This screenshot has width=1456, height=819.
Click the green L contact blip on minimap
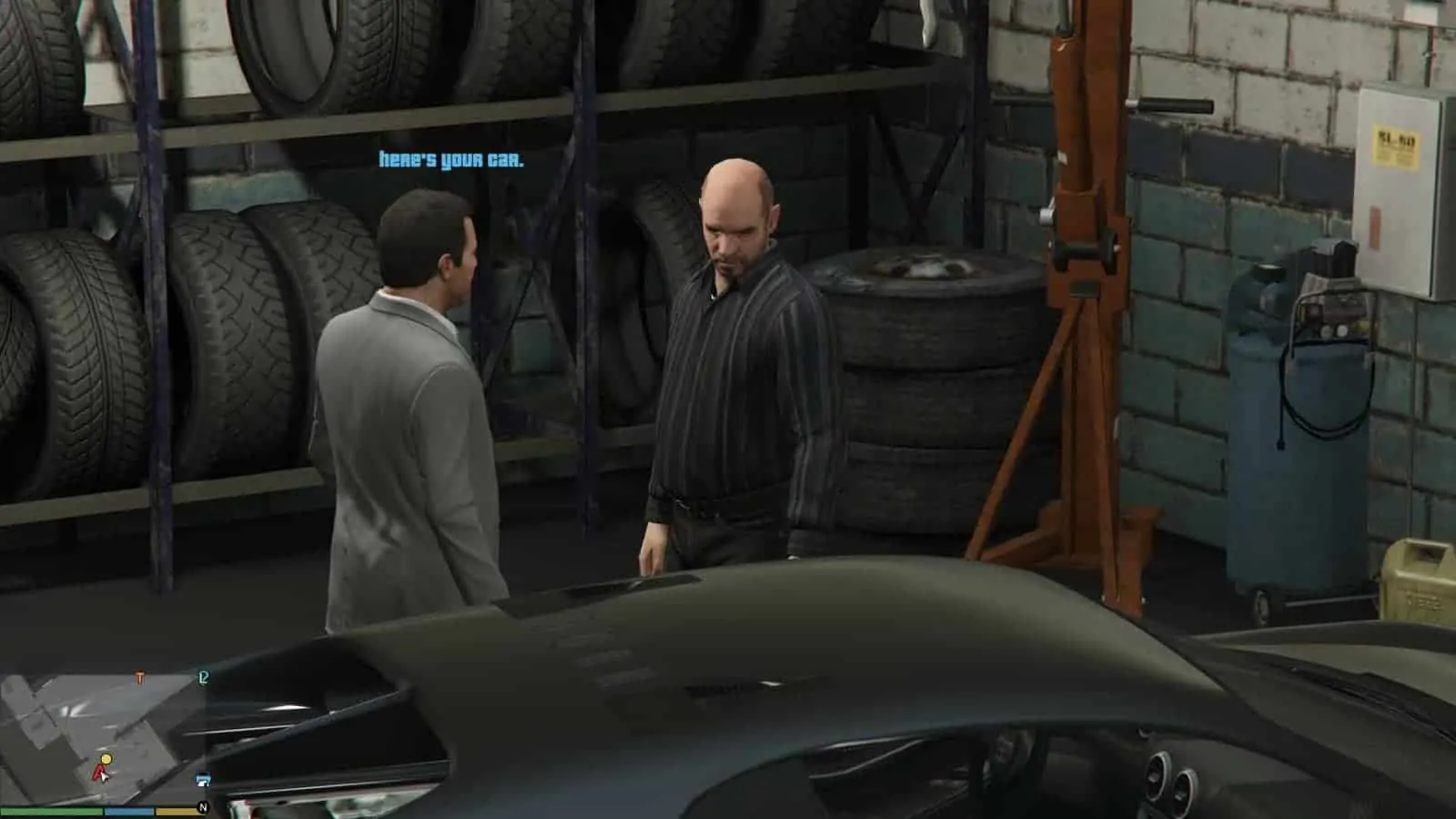tap(202, 679)
